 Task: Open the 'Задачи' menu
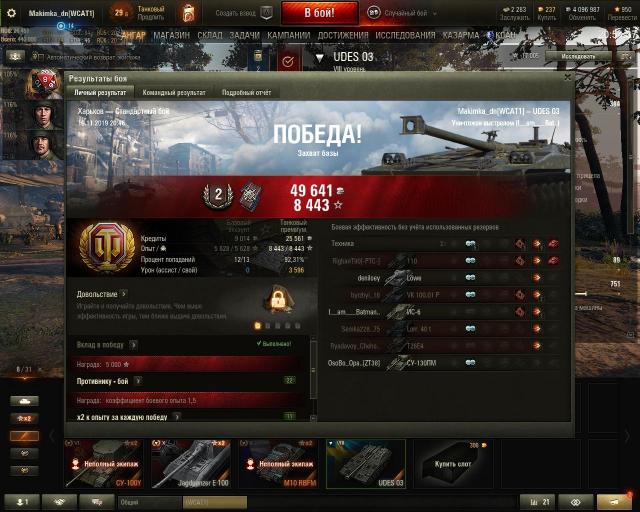click(244, 34)
